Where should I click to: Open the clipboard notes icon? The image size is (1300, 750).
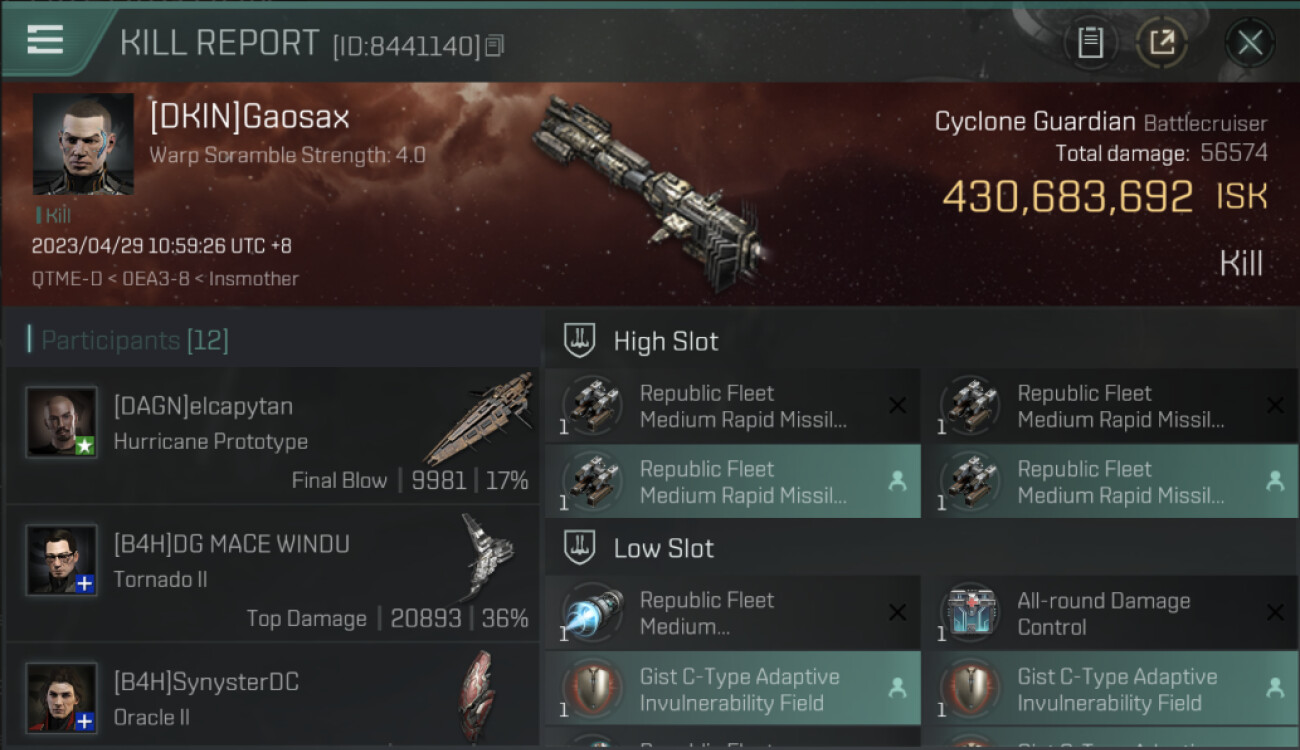click(x=1090, y=42)
